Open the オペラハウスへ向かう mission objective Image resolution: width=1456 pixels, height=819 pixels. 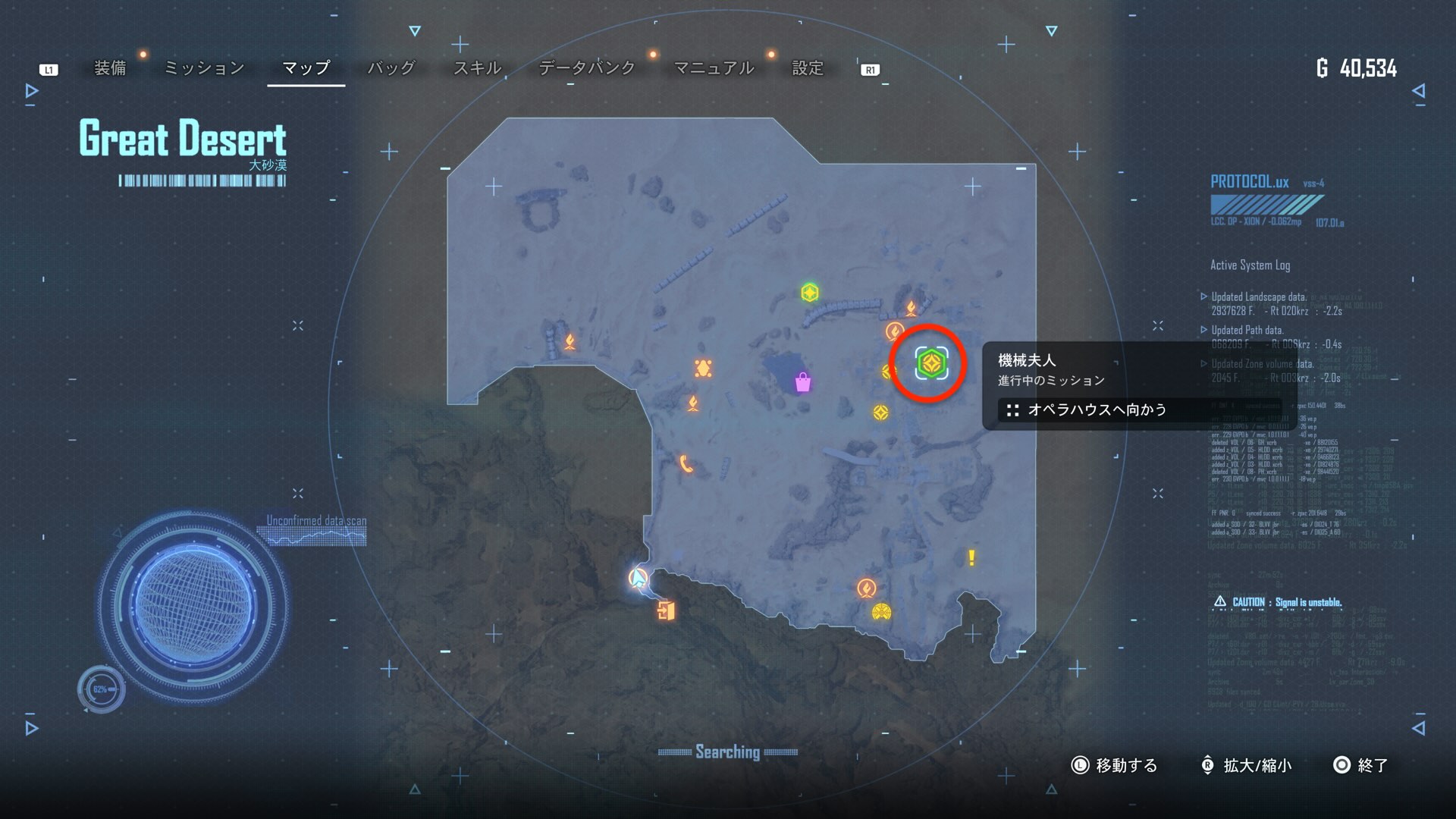1097,410
